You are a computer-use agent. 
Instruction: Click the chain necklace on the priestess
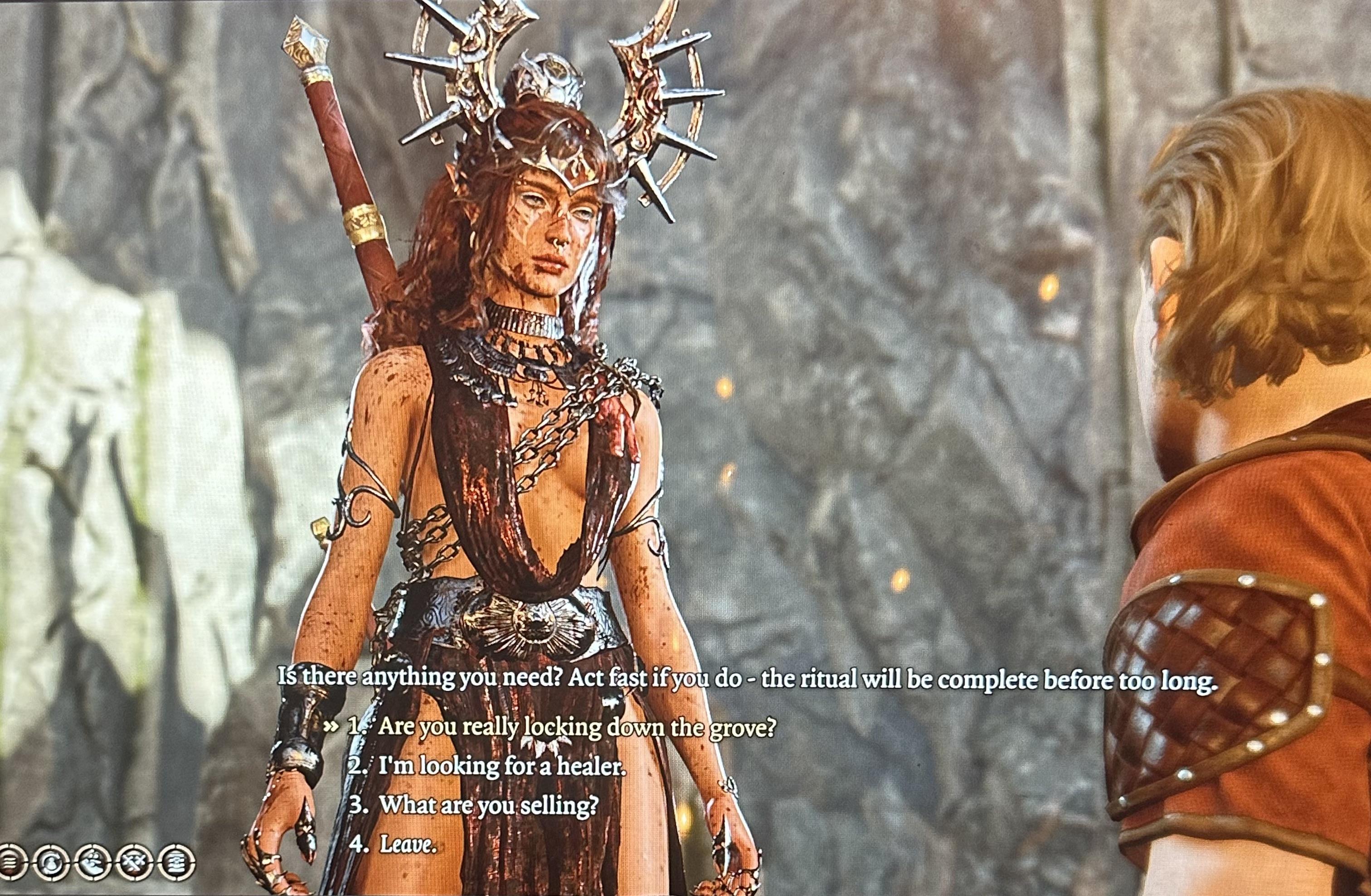coord(536,357)
